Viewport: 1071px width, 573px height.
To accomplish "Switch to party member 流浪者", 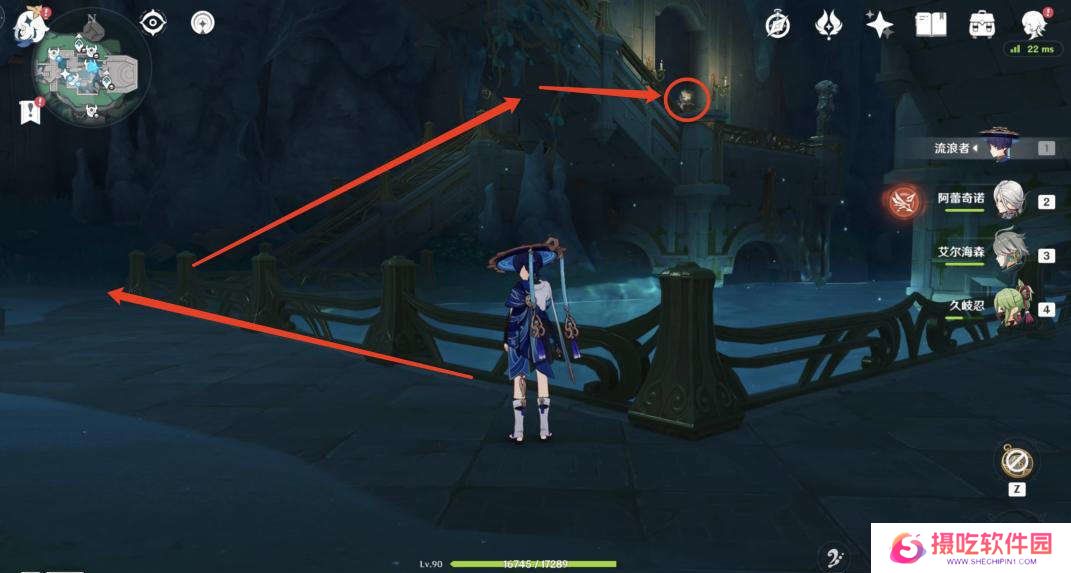I will point(995,148).
